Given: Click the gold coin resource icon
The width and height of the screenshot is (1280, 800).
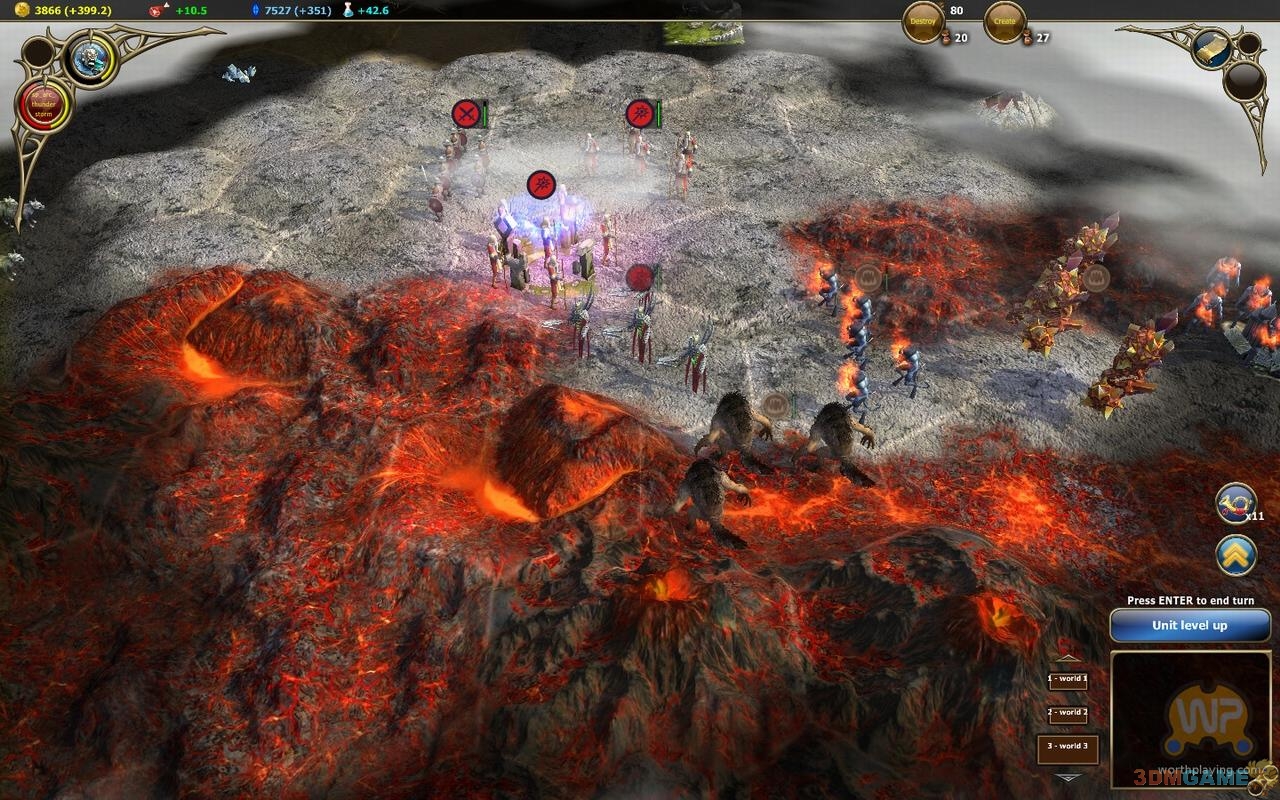Looking at the screenshot, I should click(x=22, y=10).
